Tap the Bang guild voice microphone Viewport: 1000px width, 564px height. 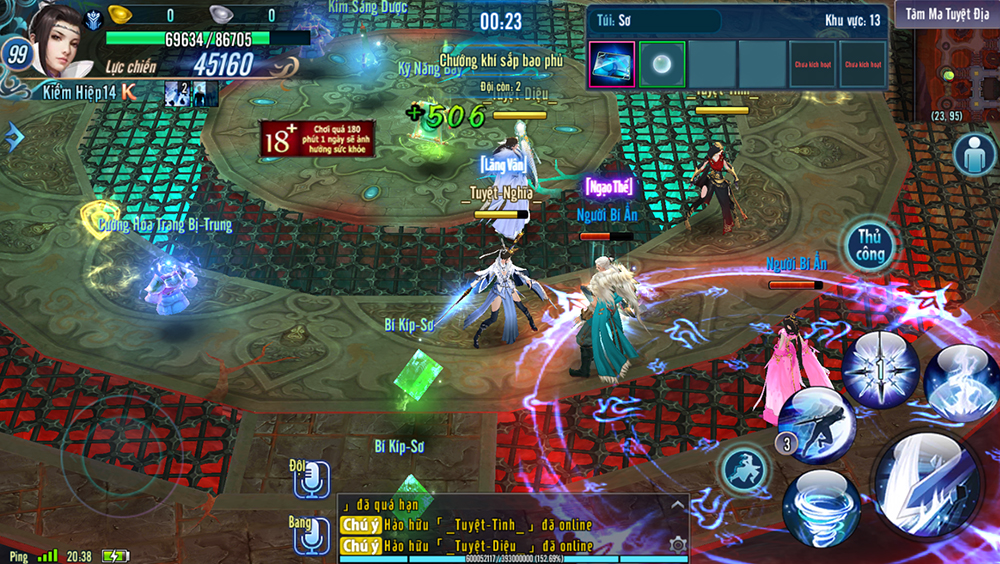[x=312, y=535]
